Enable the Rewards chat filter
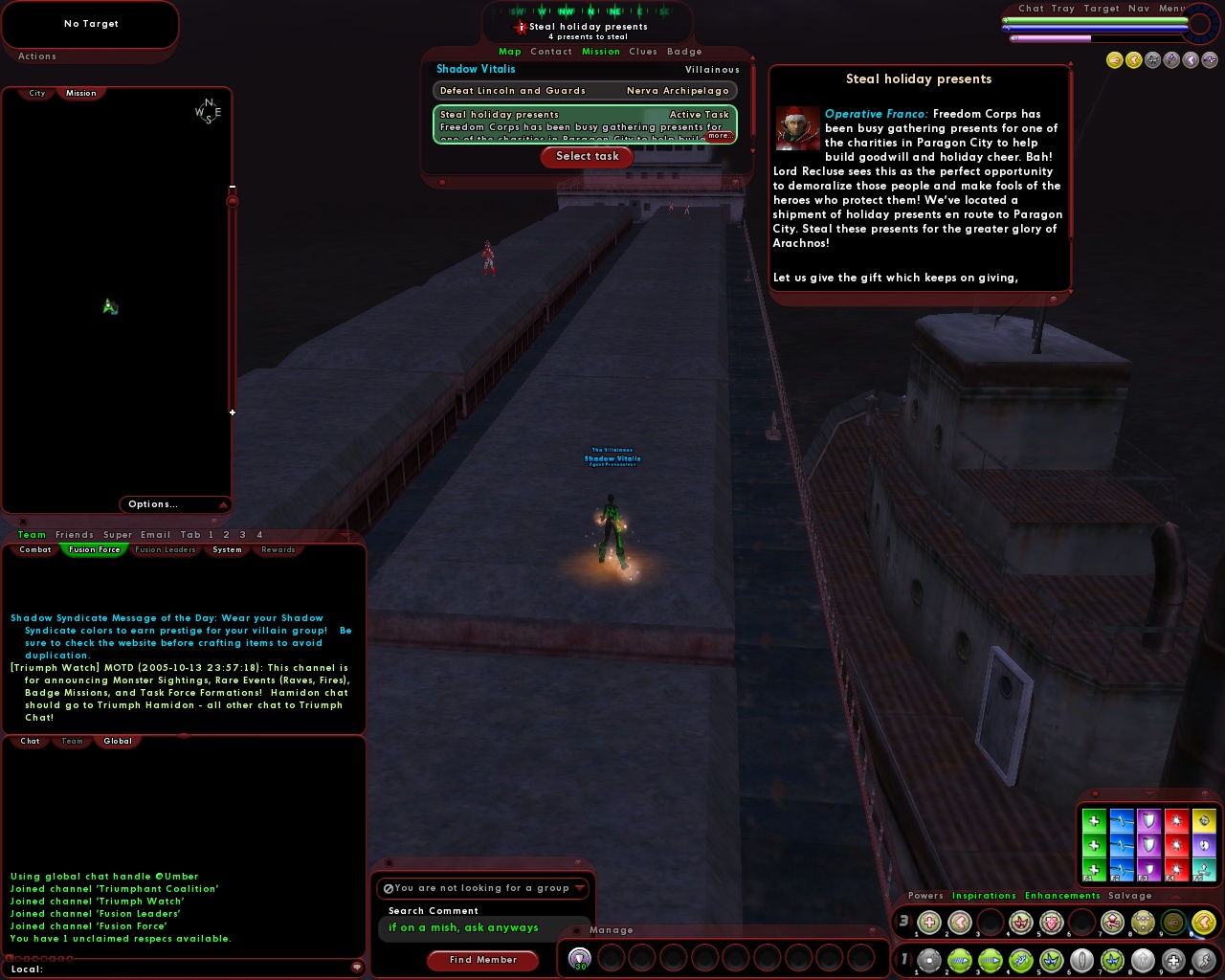Viewport: 1225px width, 980px height. point(277,549)
